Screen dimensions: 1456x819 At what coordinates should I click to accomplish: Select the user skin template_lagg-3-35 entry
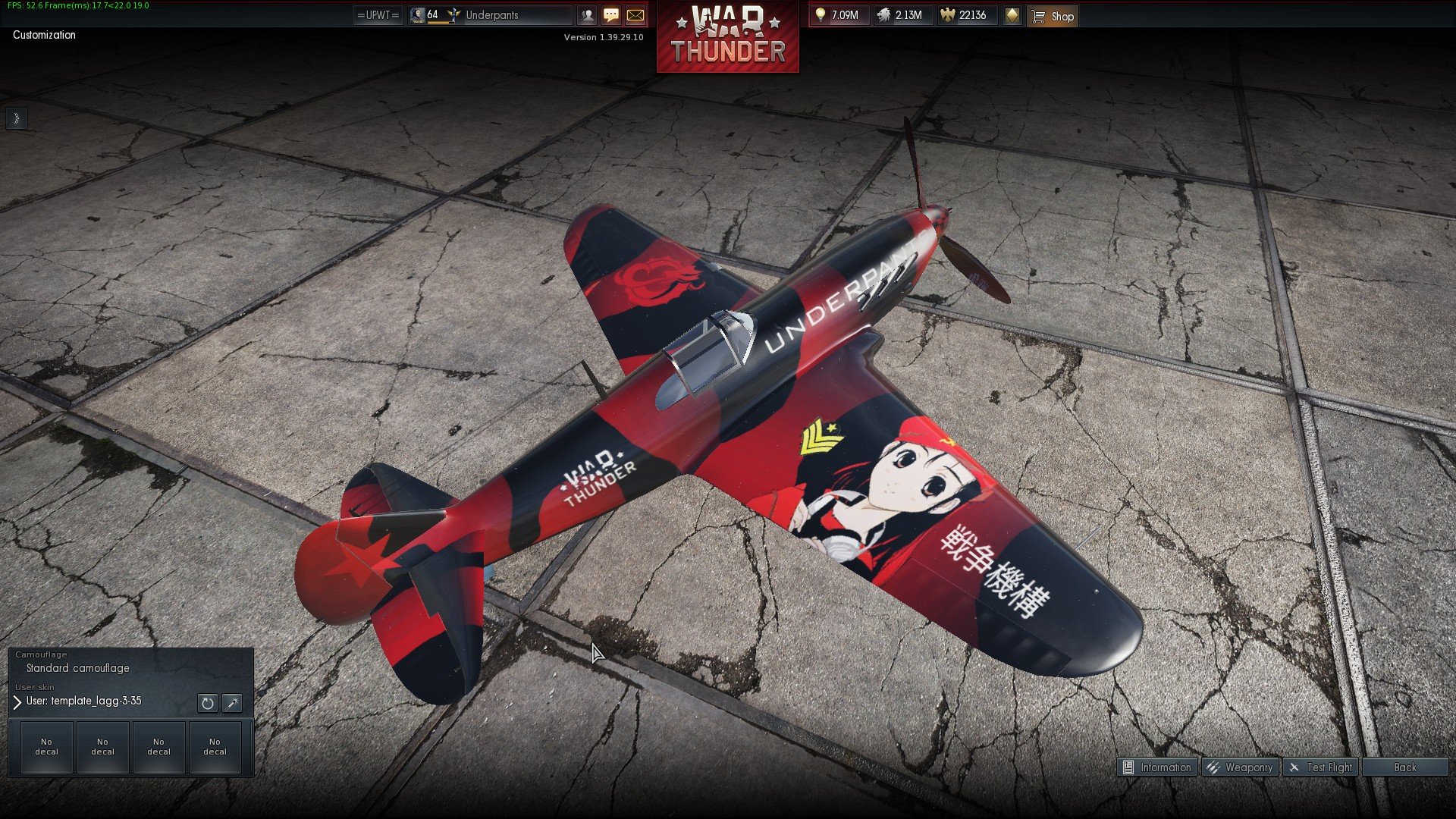tap(83, 701)
